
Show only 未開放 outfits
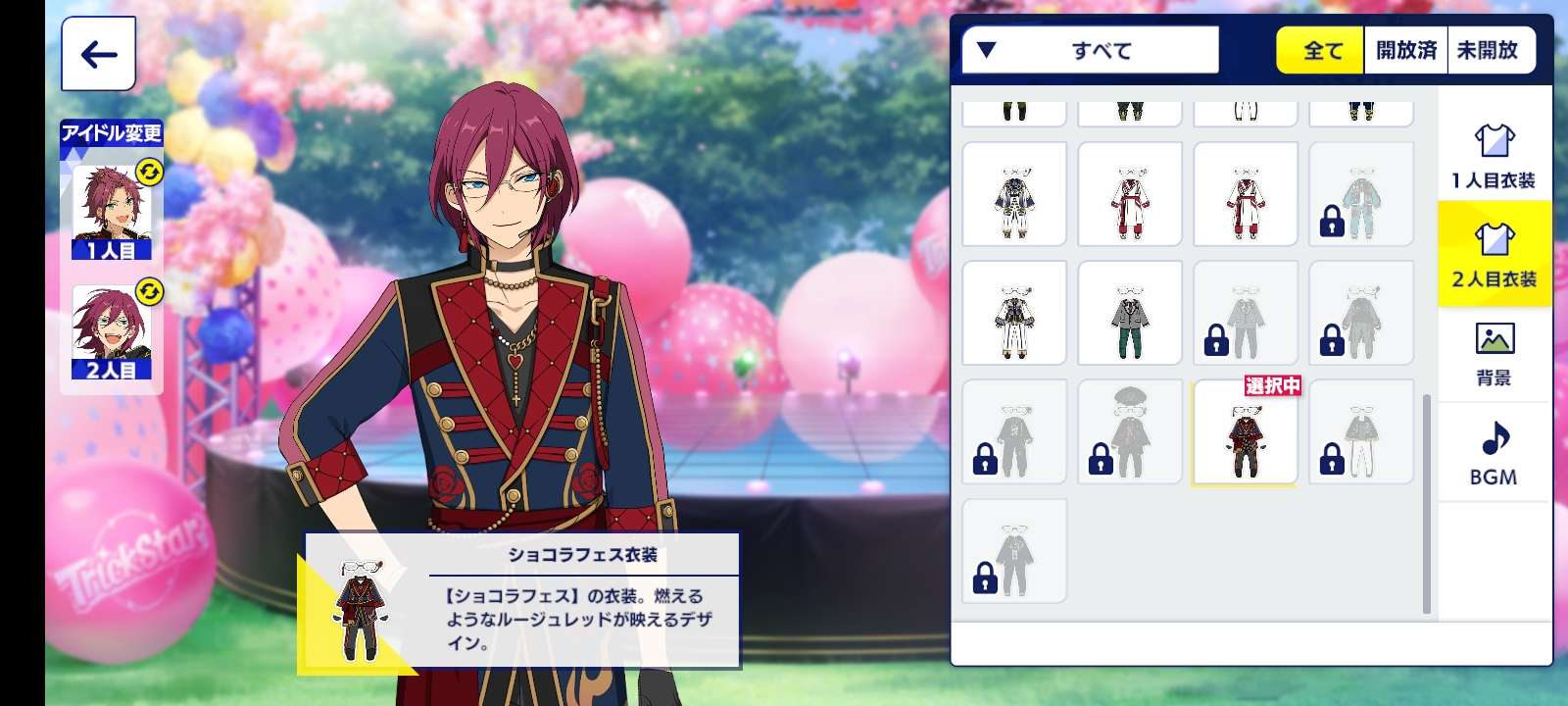click(x=1488, y=50)
